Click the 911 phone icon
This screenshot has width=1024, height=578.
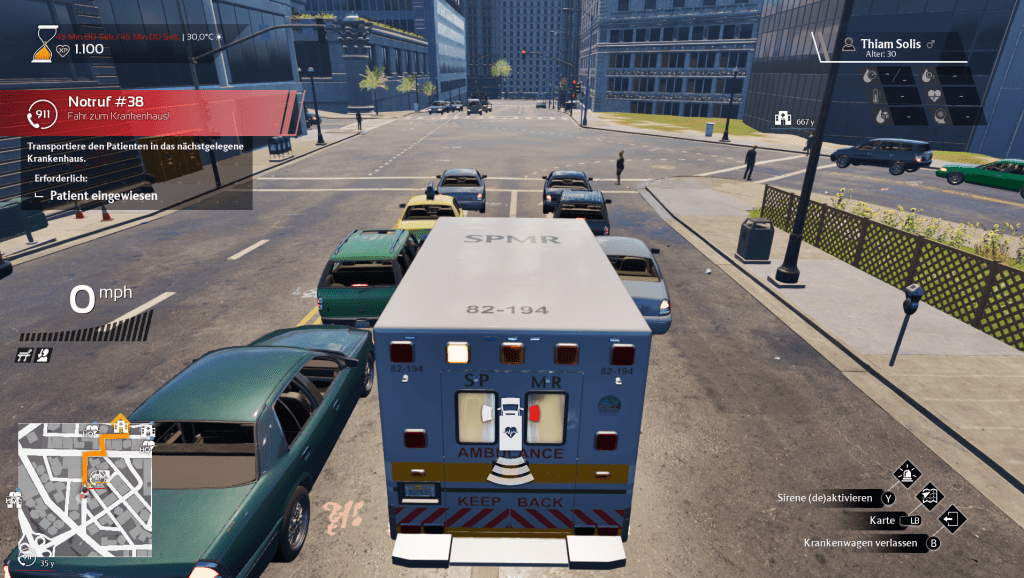(43, 112)
